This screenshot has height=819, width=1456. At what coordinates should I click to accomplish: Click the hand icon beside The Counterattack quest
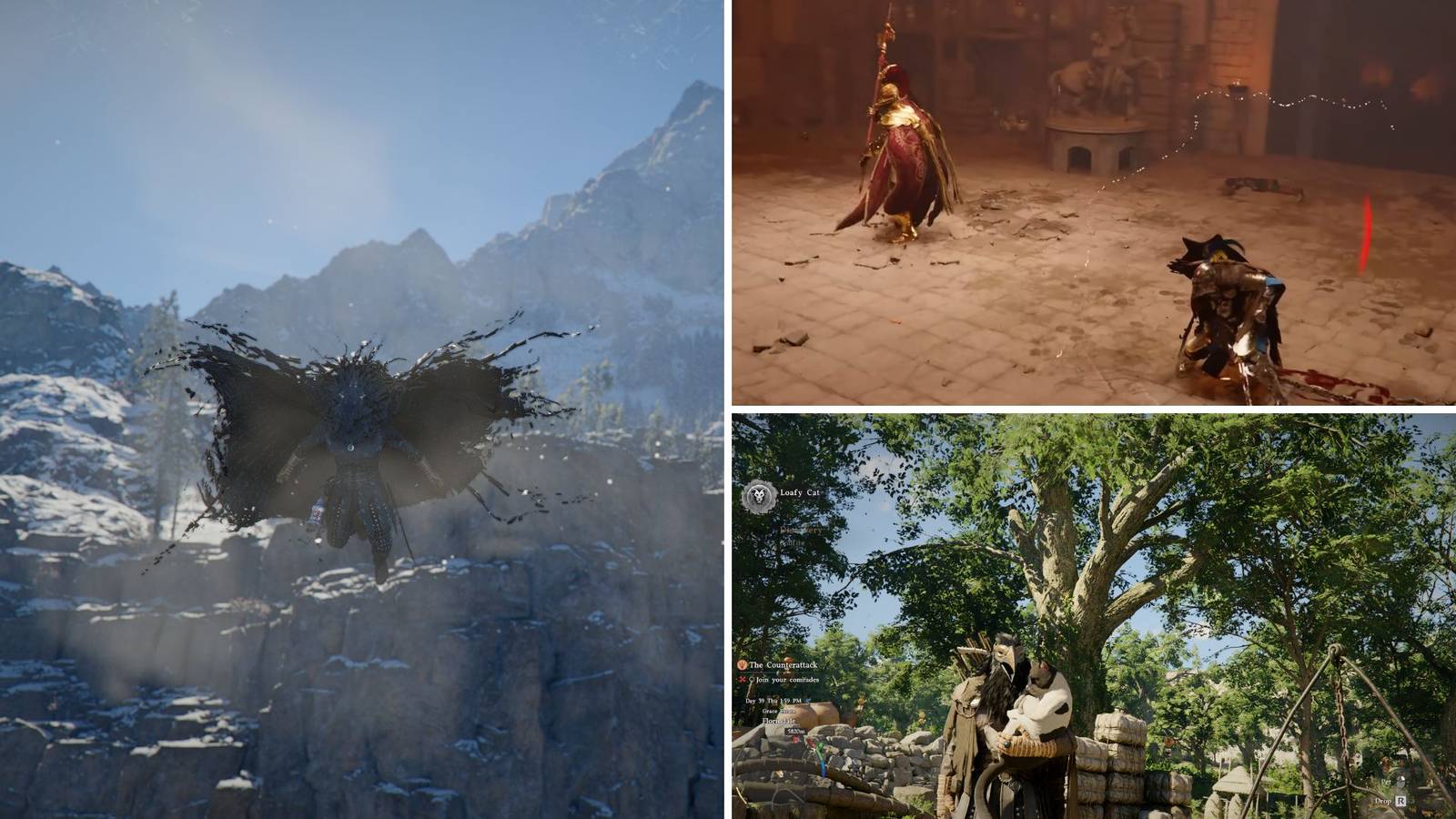(742, 665)
